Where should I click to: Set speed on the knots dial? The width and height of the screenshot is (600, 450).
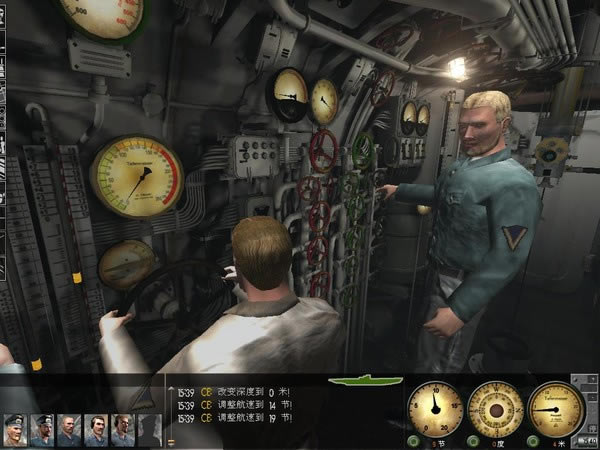(435, 408)
